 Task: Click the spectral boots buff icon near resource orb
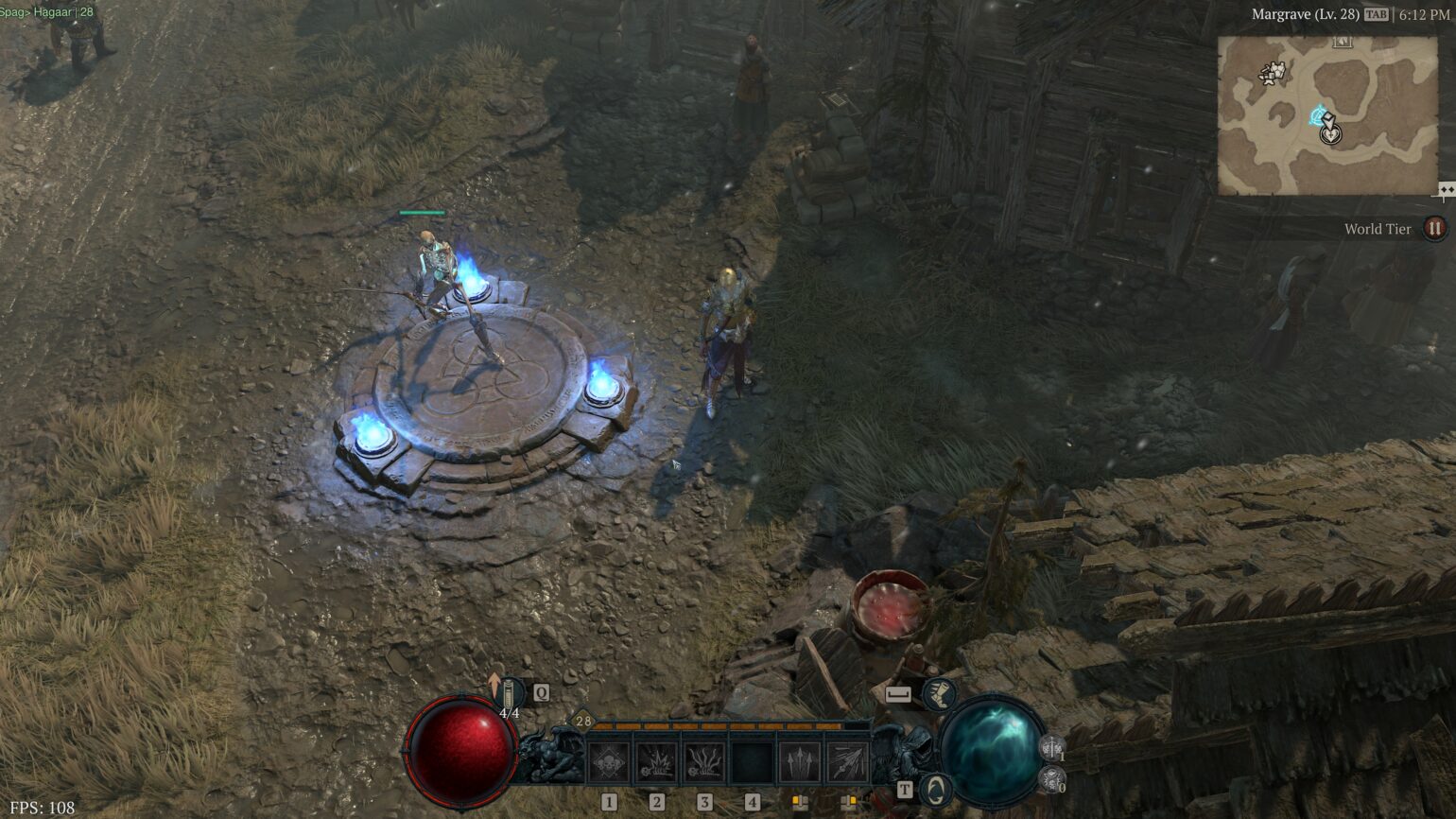[x=940, y=693]
